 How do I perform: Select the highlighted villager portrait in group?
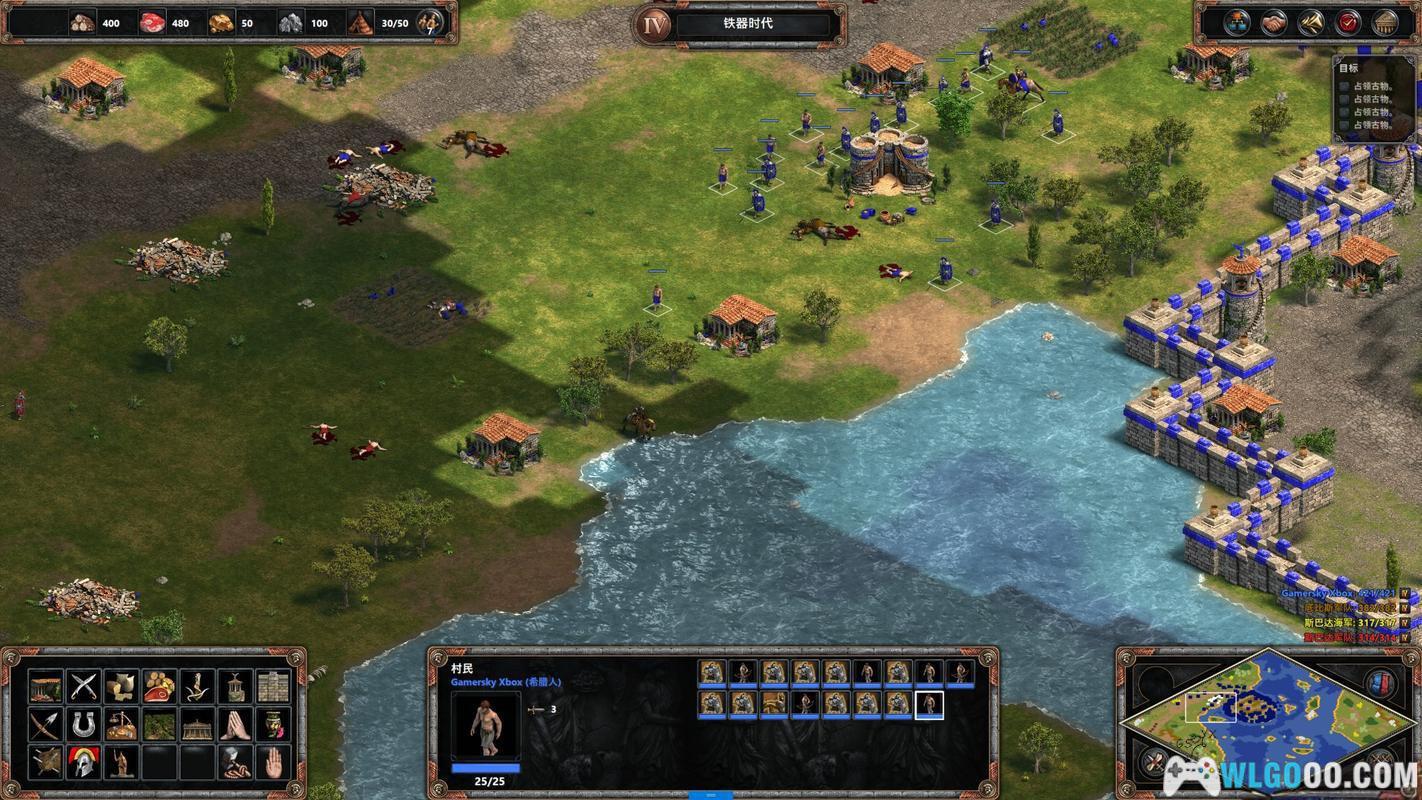click(929, 704)
